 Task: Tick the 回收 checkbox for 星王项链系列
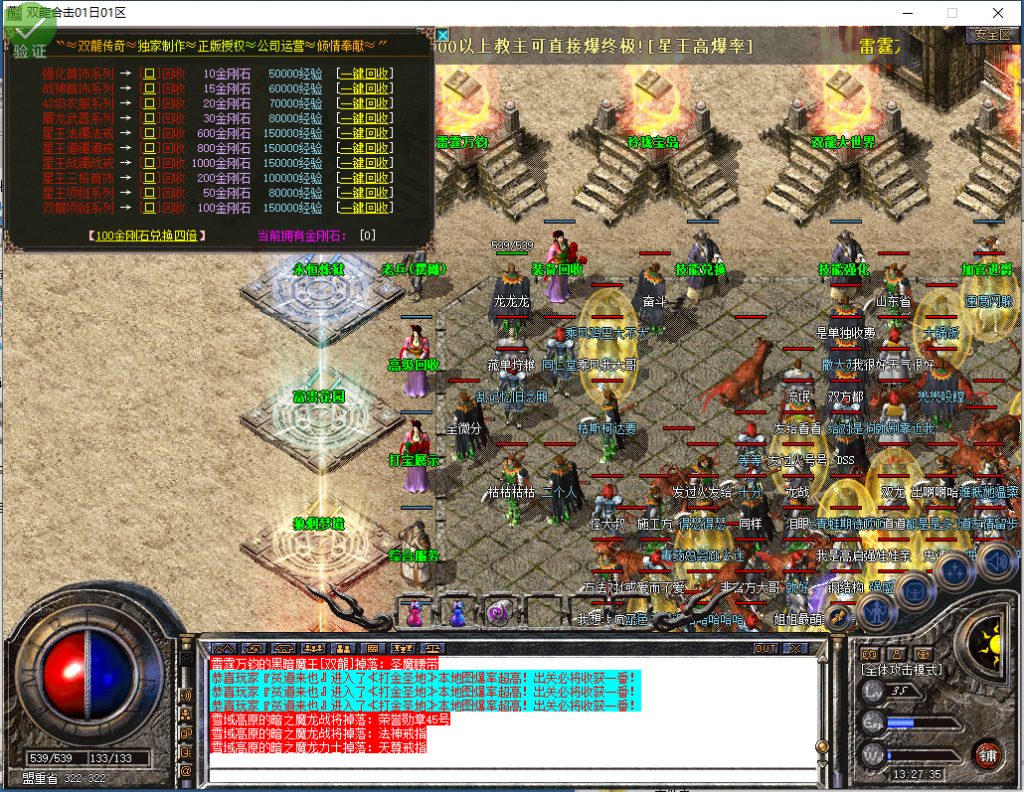[x=149, y=193]
